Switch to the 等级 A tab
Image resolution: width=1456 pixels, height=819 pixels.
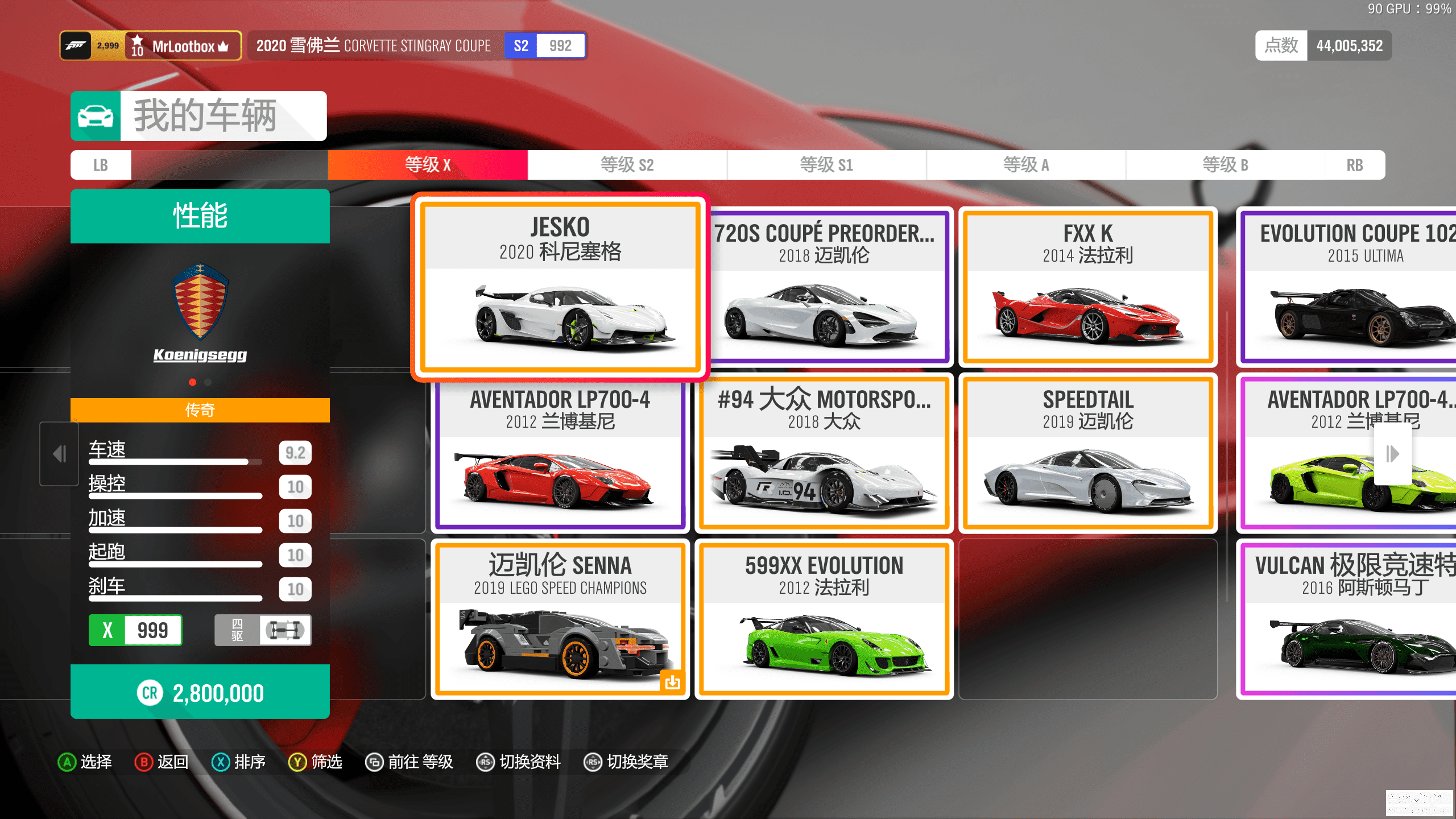pyautogui.click(x=1026, y=165)
